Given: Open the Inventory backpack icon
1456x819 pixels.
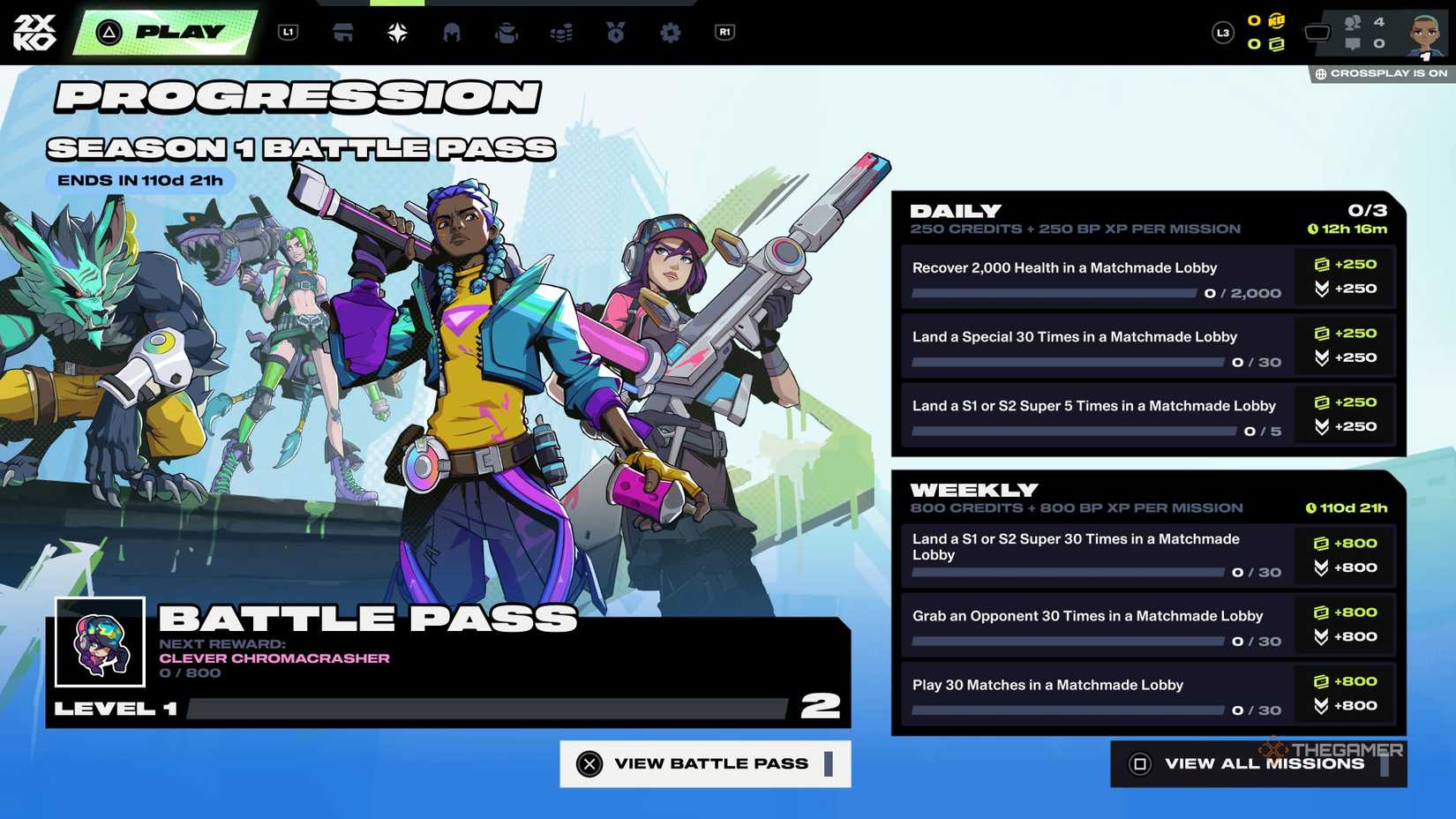Looking at the screenshot, I should (507, 33).
